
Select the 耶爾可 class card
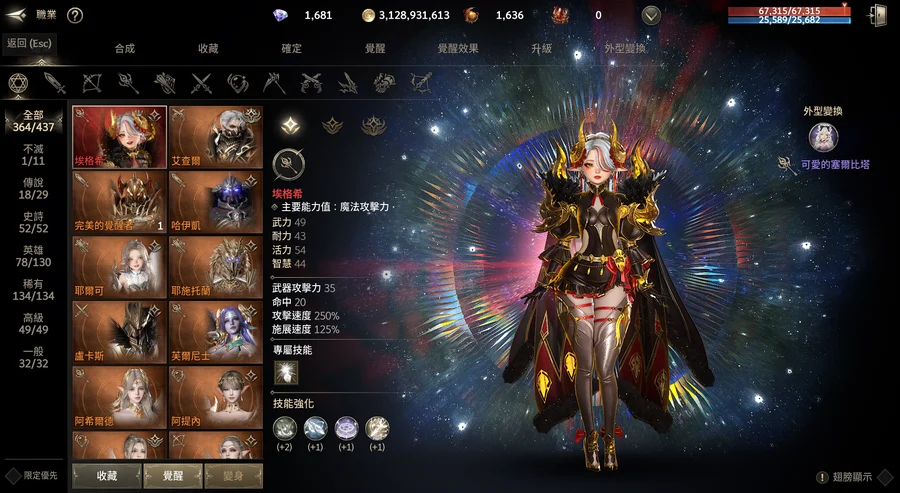(x=119, y=266)
